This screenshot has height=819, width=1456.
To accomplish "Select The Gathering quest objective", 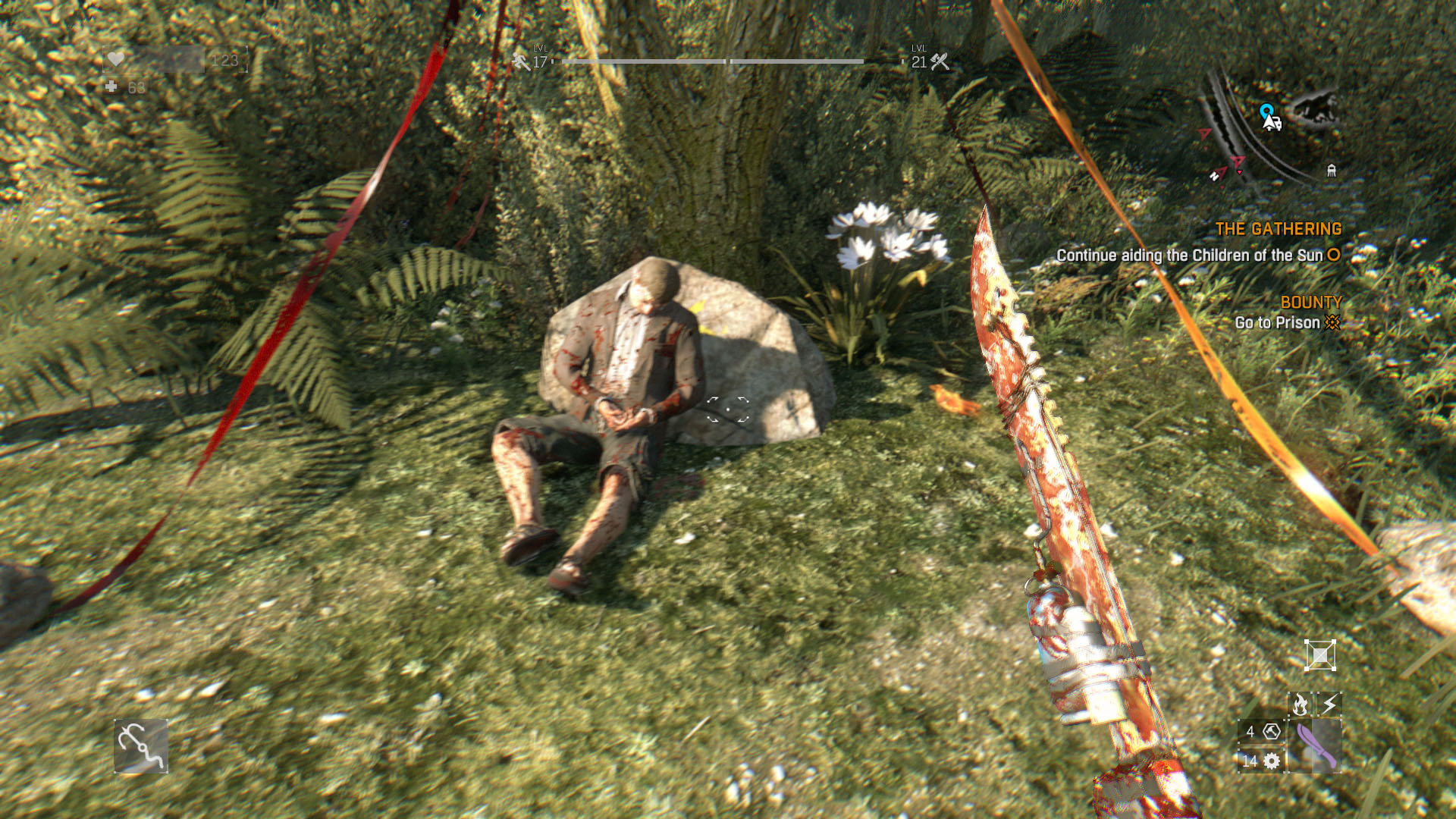I will click(x=1198, y=256).
